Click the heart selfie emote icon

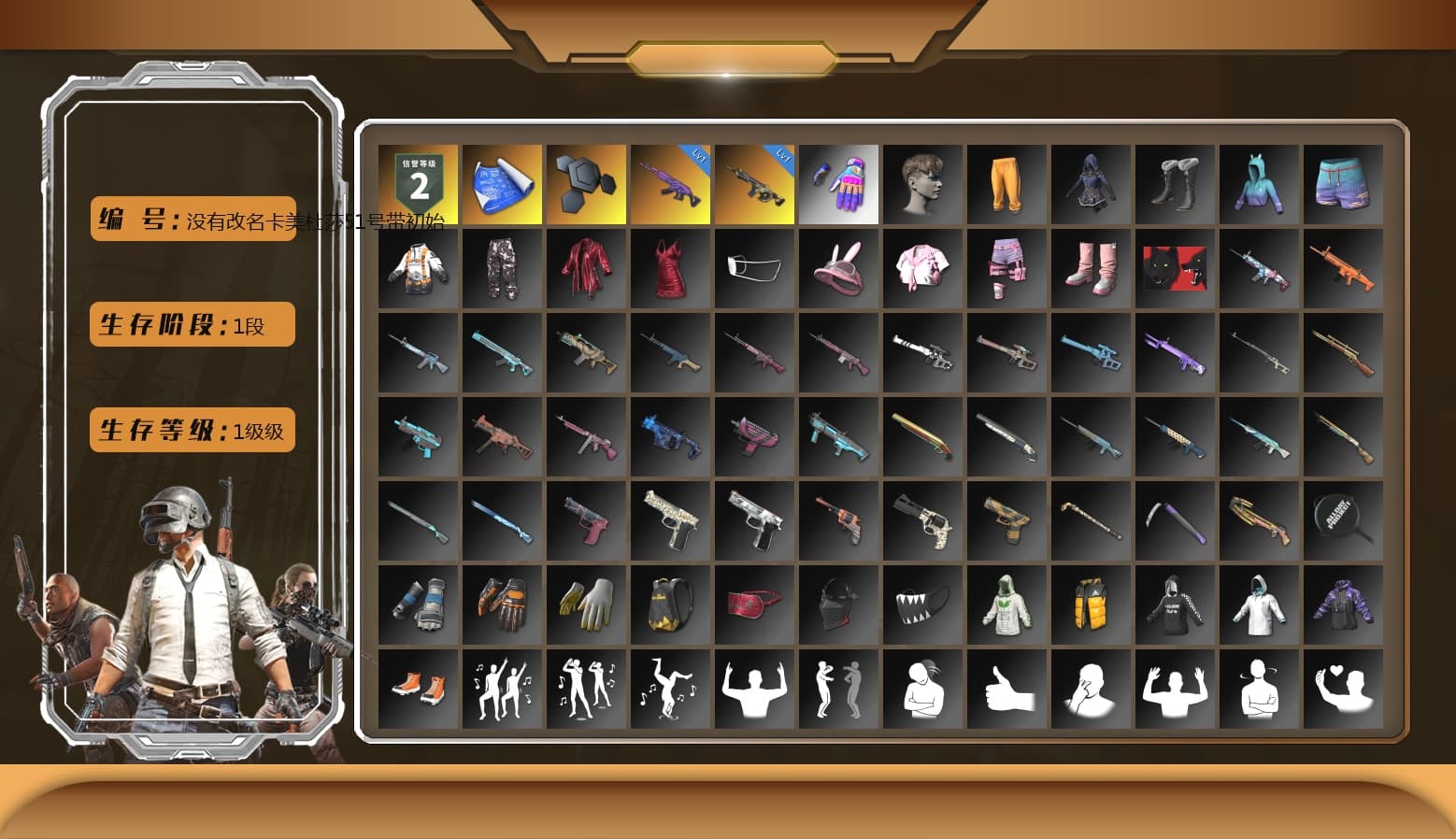pyautogui.click(x=1344, y=689)
